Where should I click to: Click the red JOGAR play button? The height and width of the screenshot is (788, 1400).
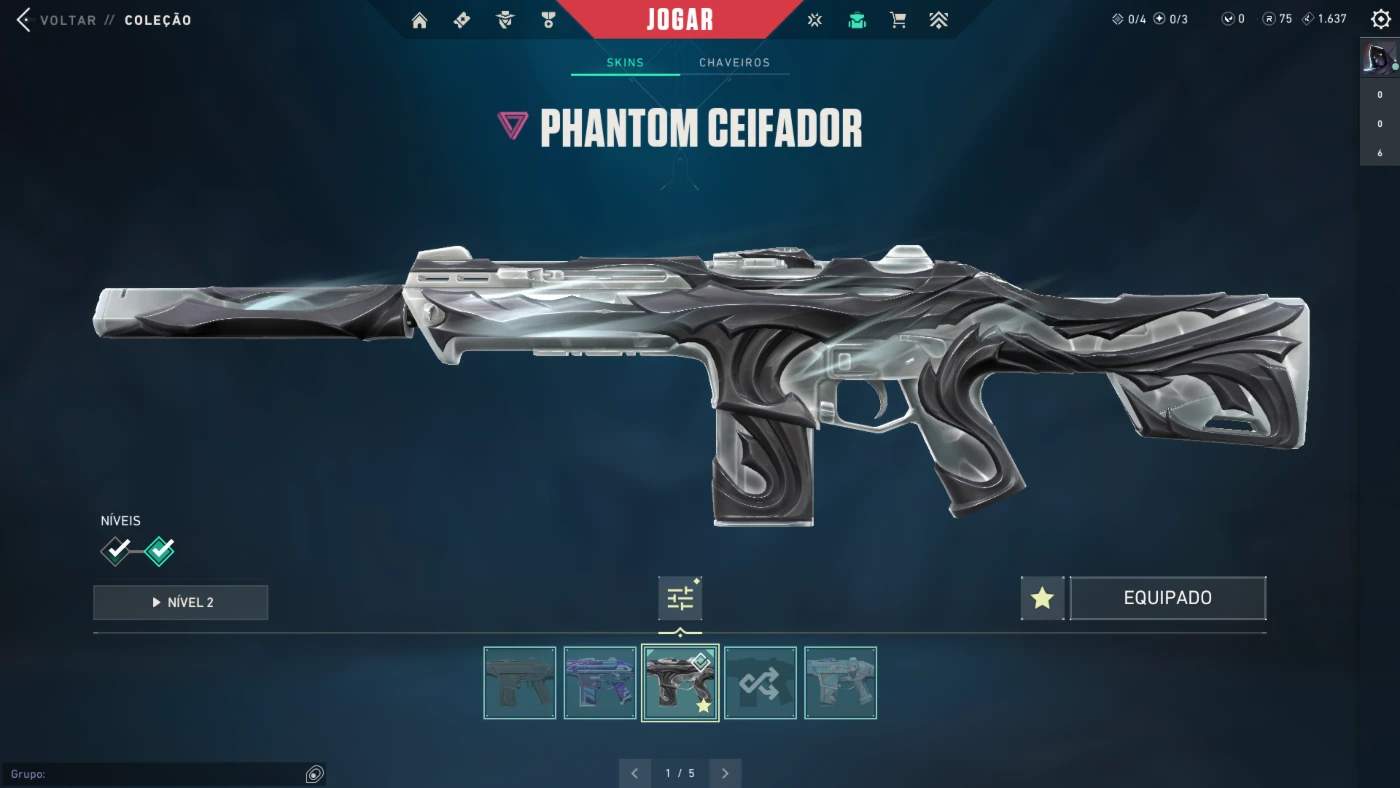680,19
